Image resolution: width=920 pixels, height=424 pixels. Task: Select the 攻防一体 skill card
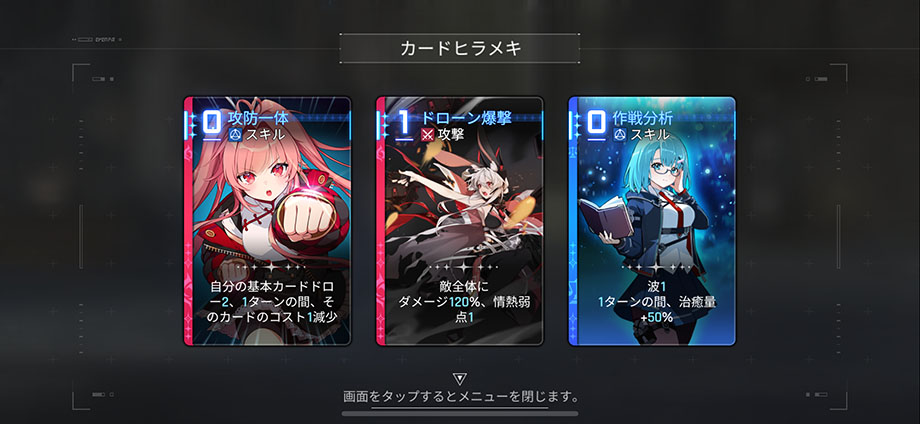267,221
